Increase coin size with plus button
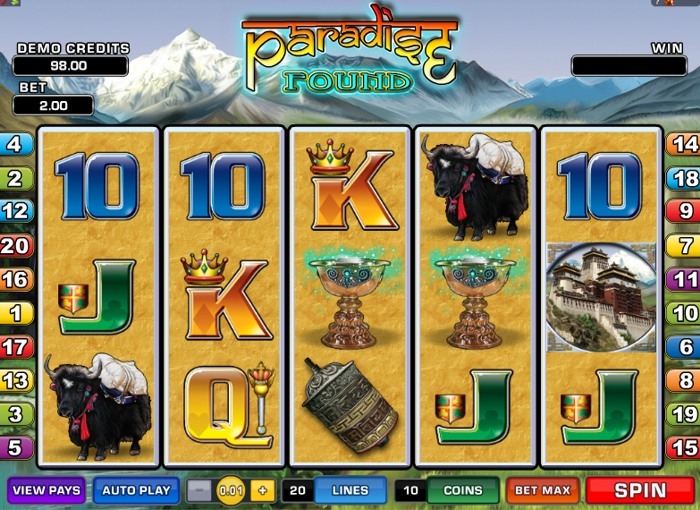Screen dimensions: 700x510 262,491
